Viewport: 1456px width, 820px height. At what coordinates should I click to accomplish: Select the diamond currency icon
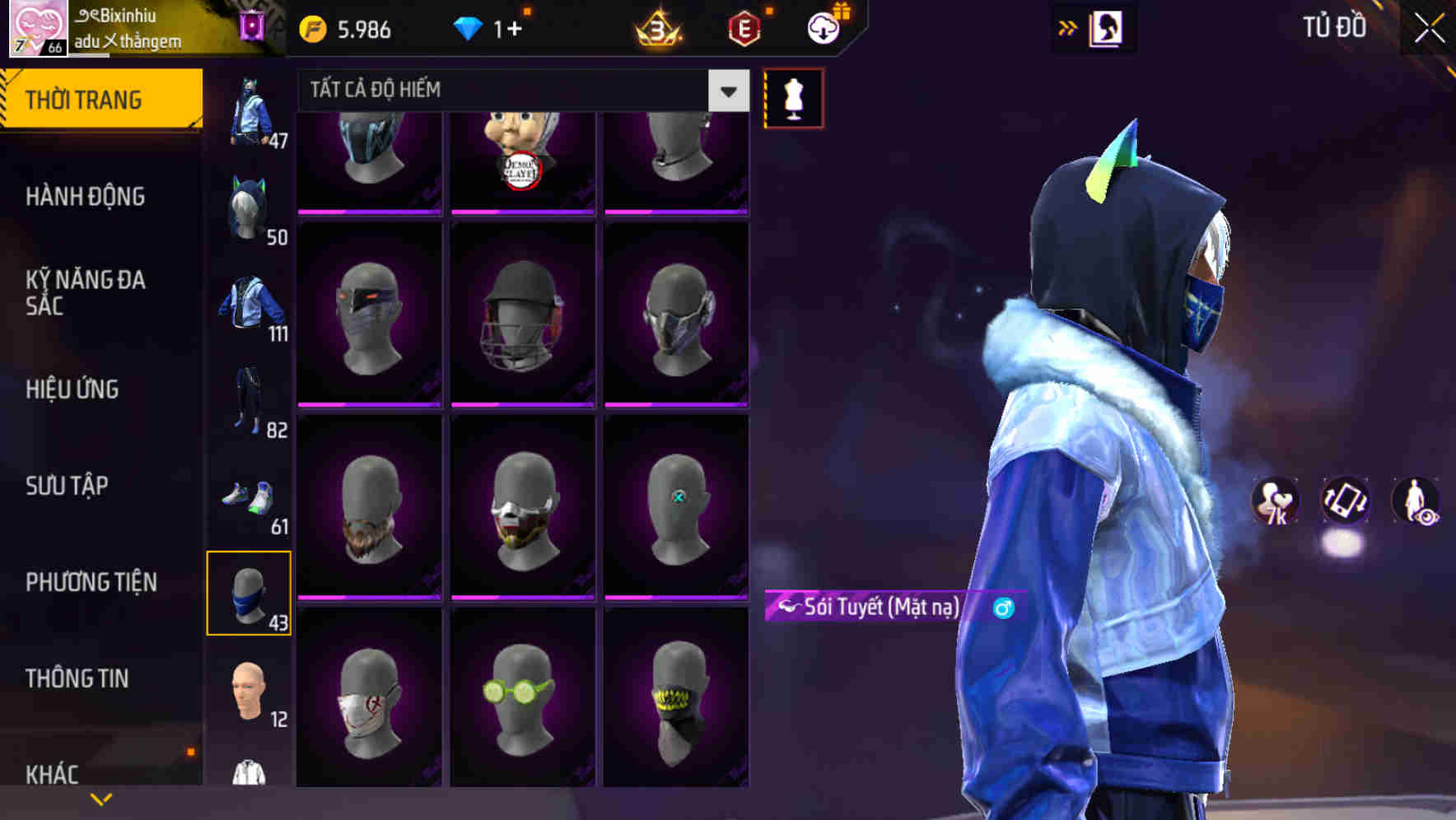pos(469,26)
